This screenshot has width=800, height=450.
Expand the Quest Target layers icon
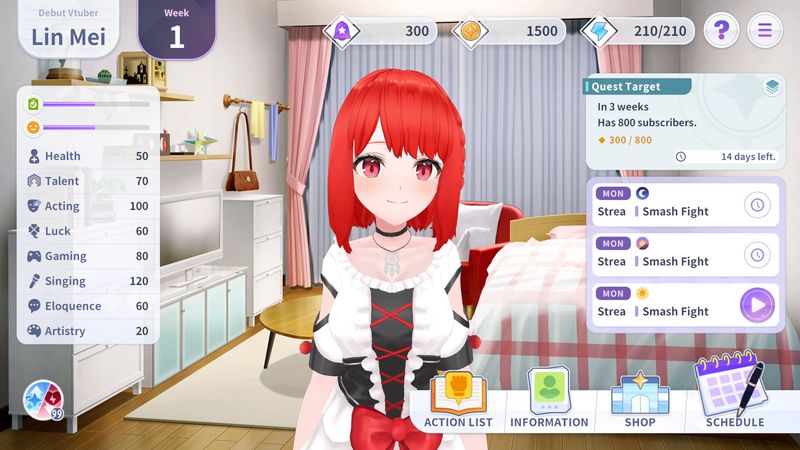(772, 87)
